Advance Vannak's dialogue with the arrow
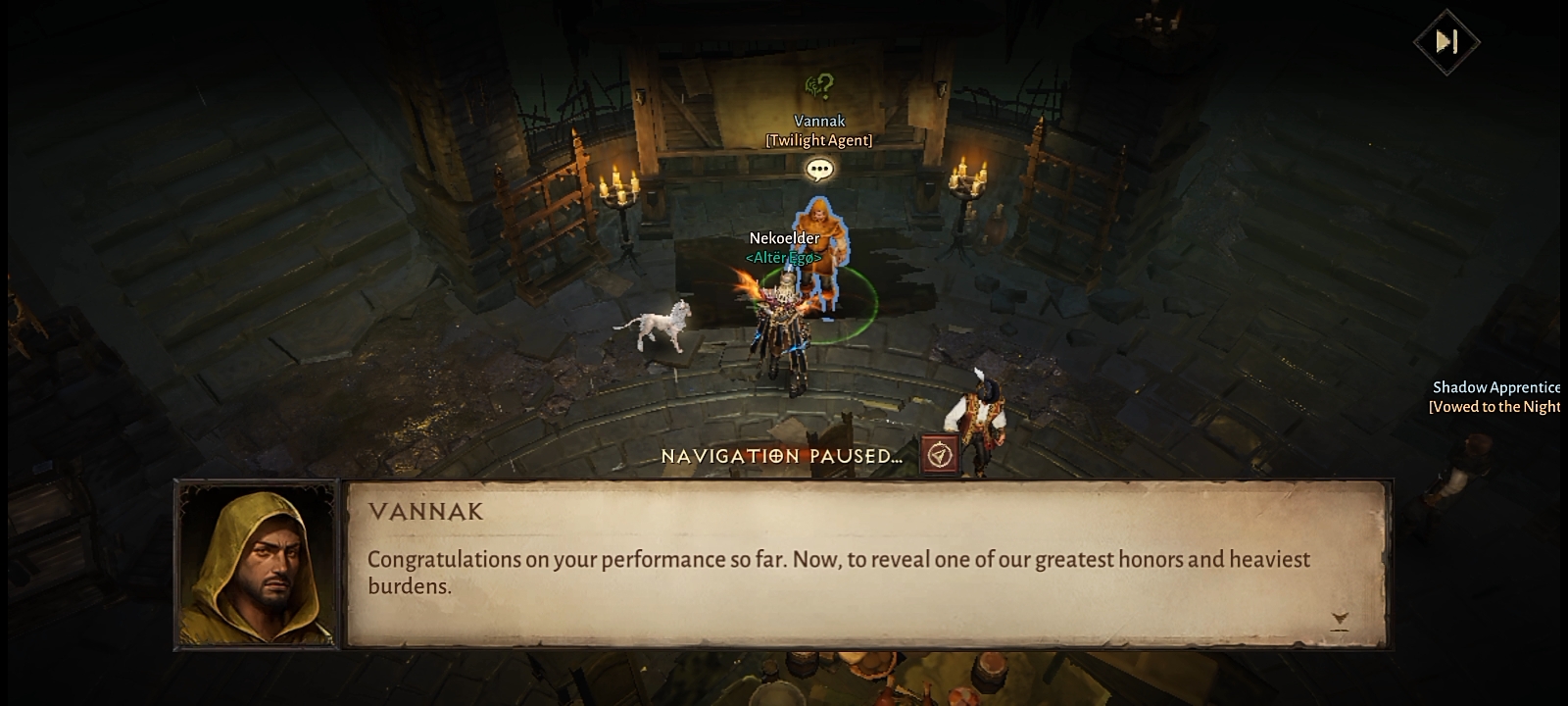 click(x=1340, y=620)
